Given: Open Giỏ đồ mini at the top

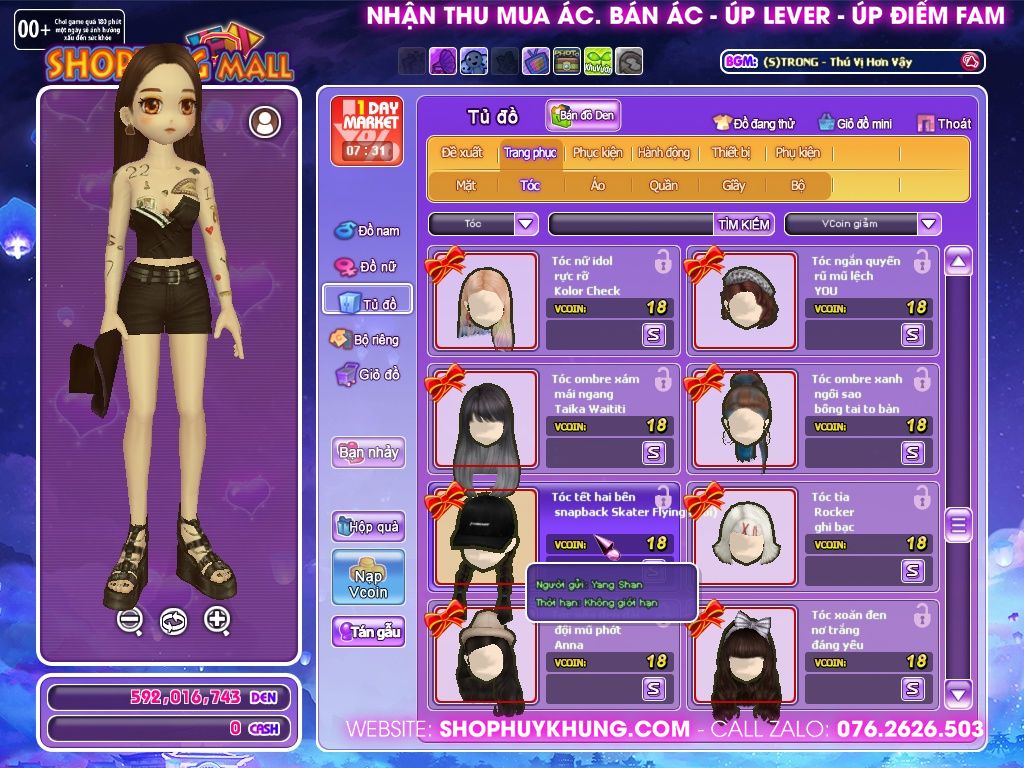Looking at the screenshot, I should 855,123.
